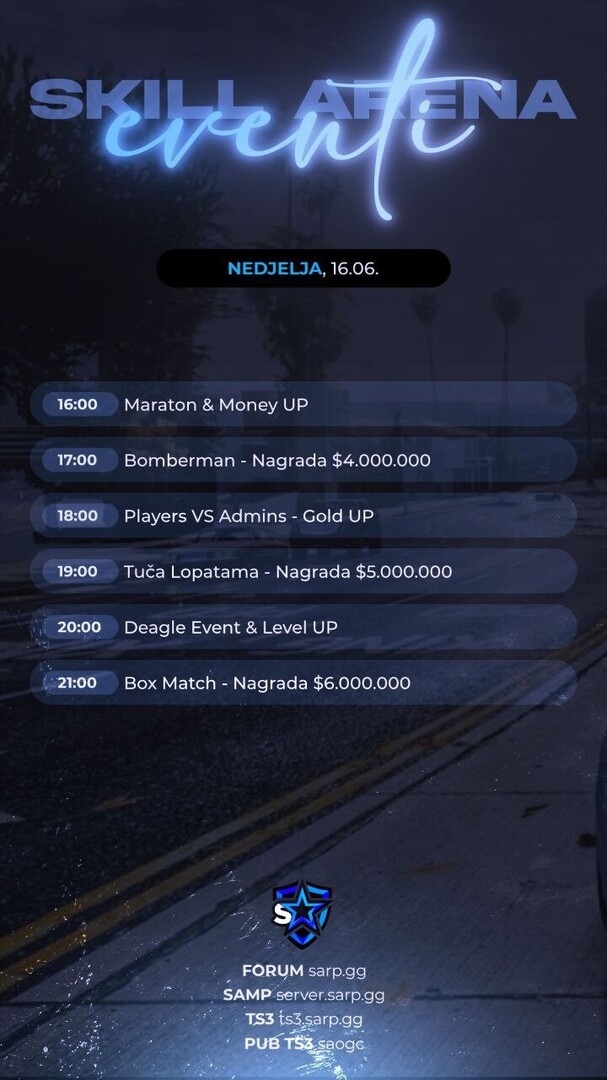This screenshot has height=1080, width=607.
Task: Open the Players VS Admins event
Action: (303, 516)
